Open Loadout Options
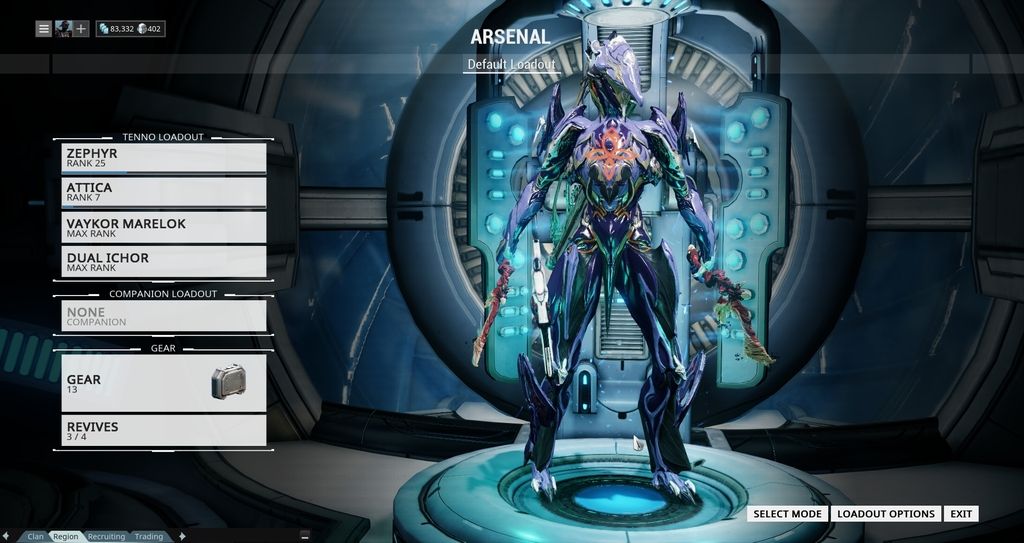 coord(885,514)
